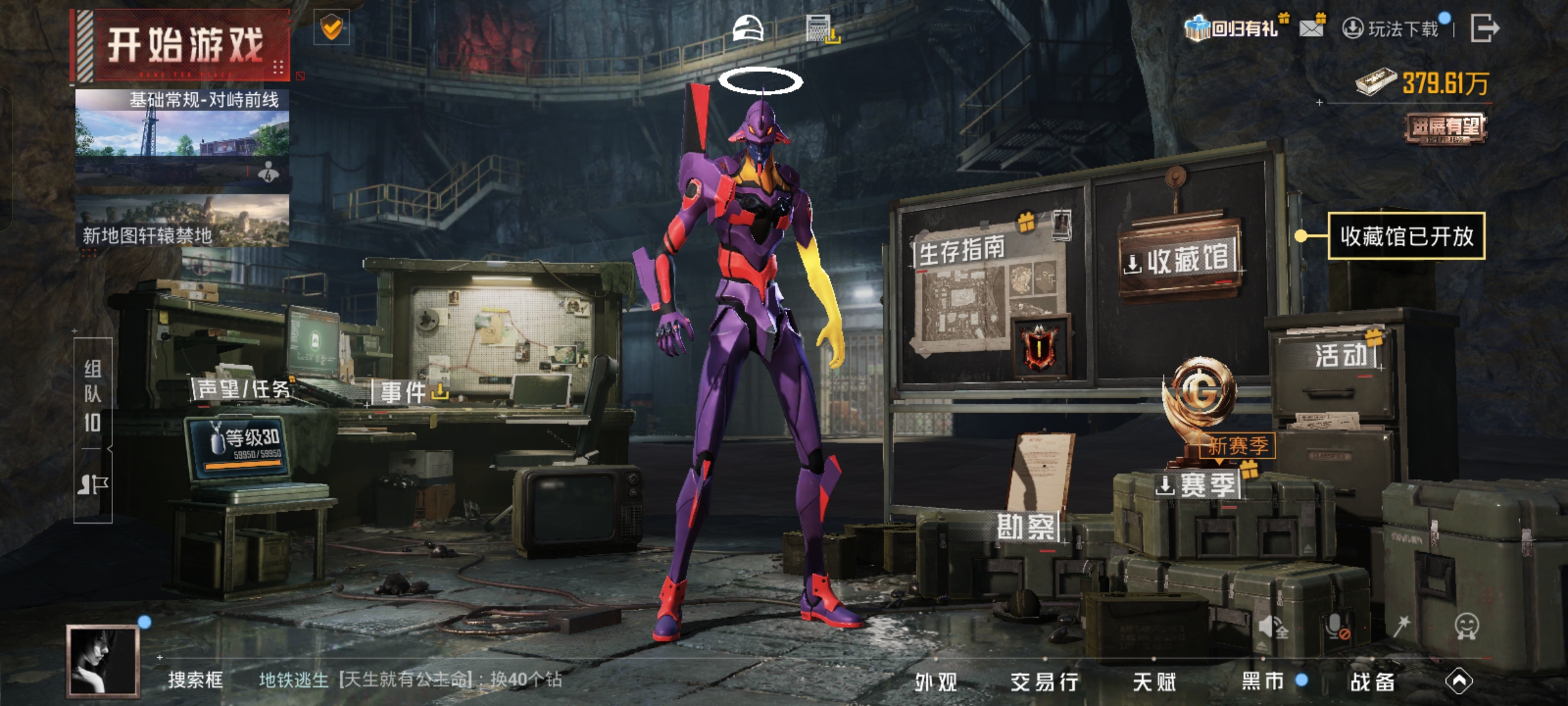The height and width of the screenshot is (706, 1568).
Task: Open the mail envelope icon
Action: click(x=1312, y=27)
